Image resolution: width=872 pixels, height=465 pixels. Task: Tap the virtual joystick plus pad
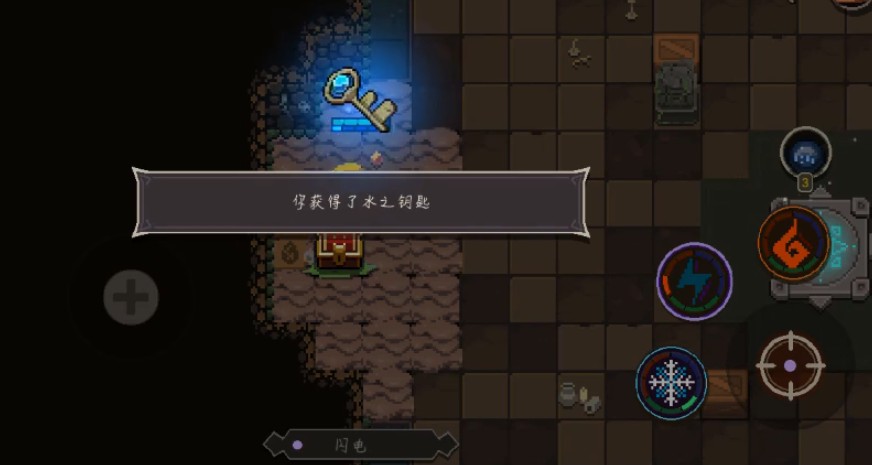click(131, 297)
